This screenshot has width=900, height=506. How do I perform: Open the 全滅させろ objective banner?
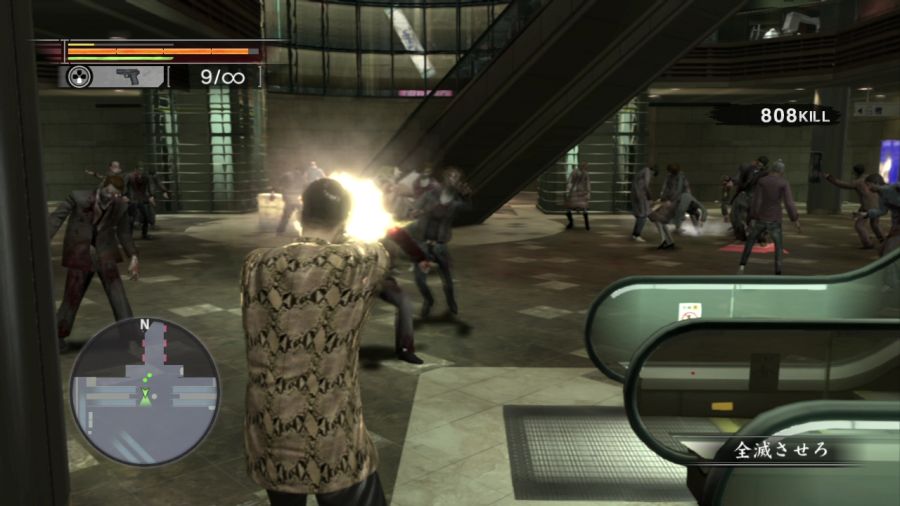point(782,450)
